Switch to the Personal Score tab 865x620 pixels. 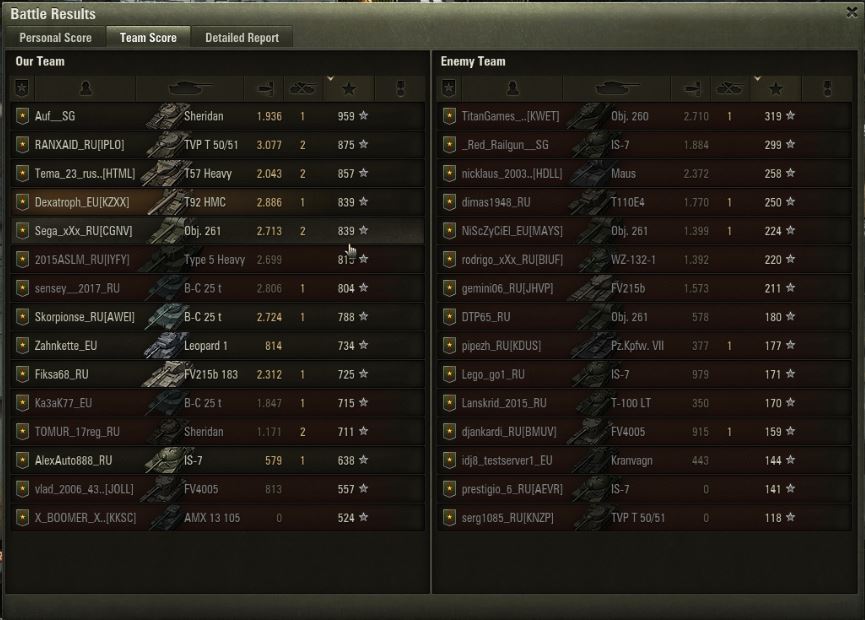pos(55,38)
